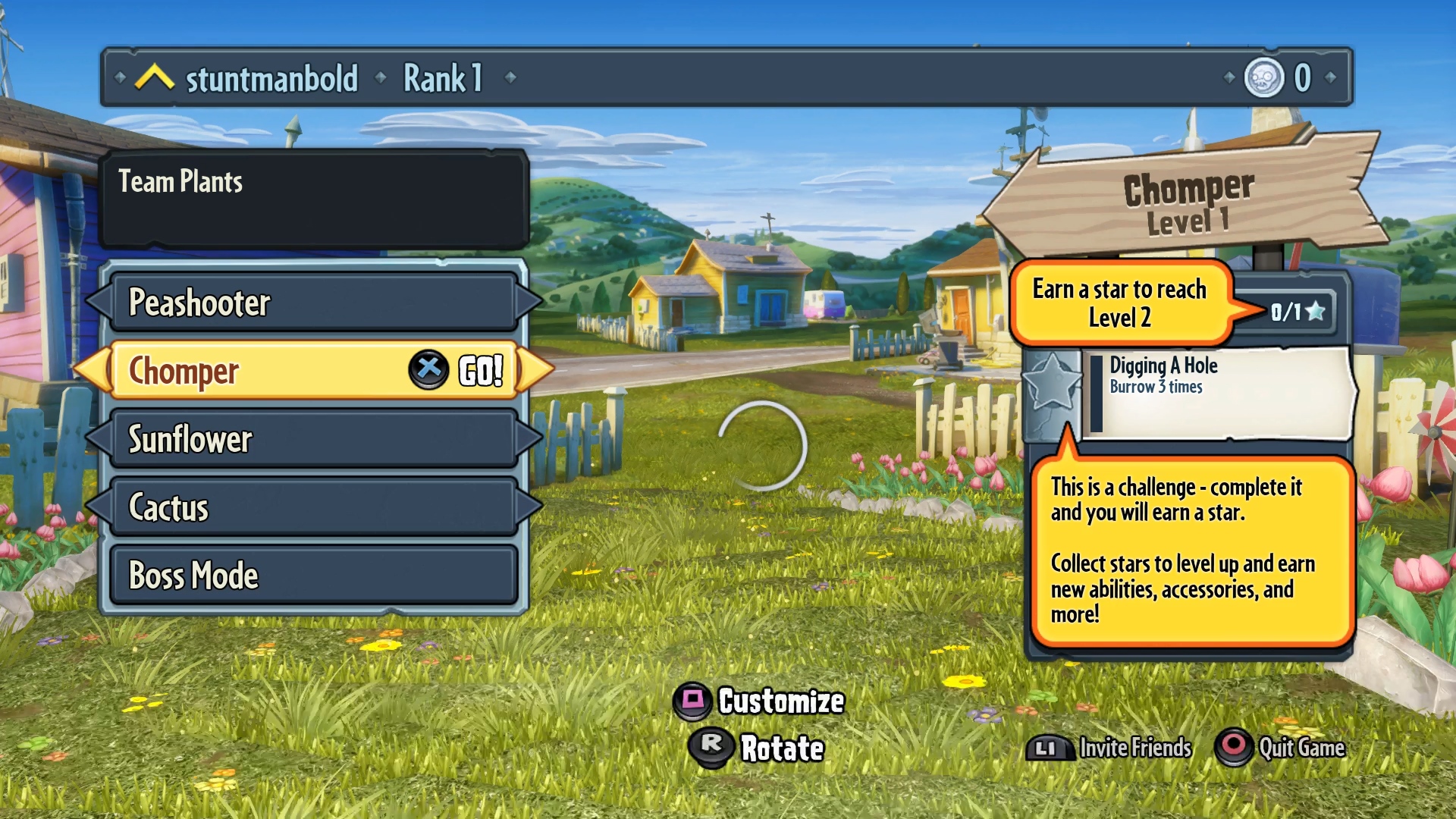Click the Customize option
Image resolution: width=1456 pixels, height=819 pixels.
point(761,701)
